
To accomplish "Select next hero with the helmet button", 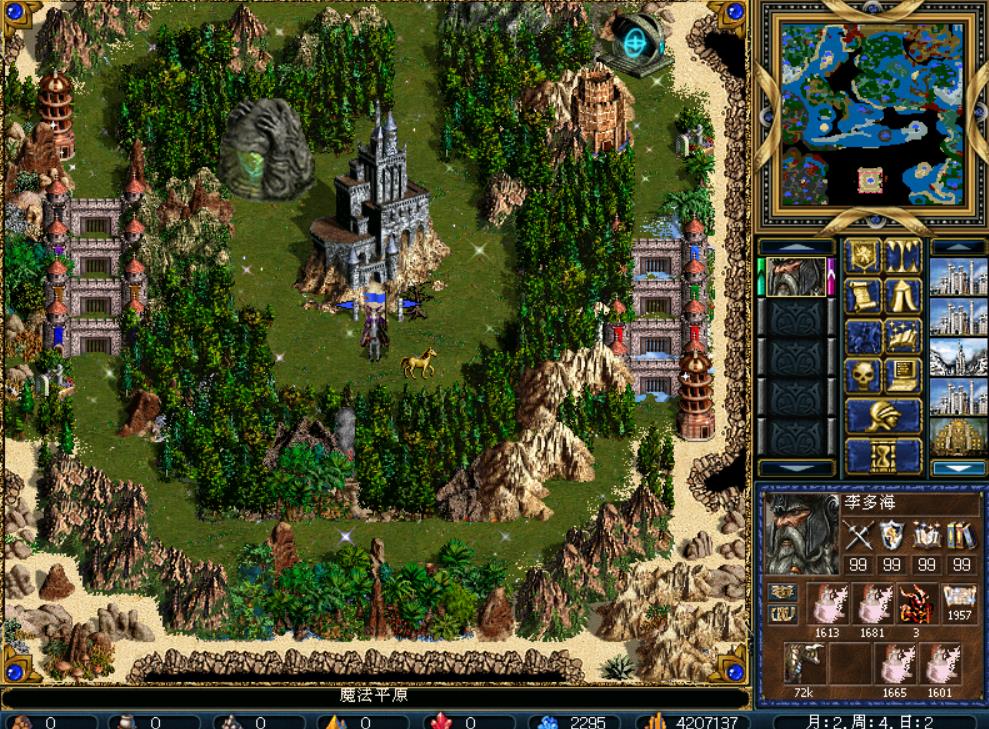I will [x=883, y=416].
